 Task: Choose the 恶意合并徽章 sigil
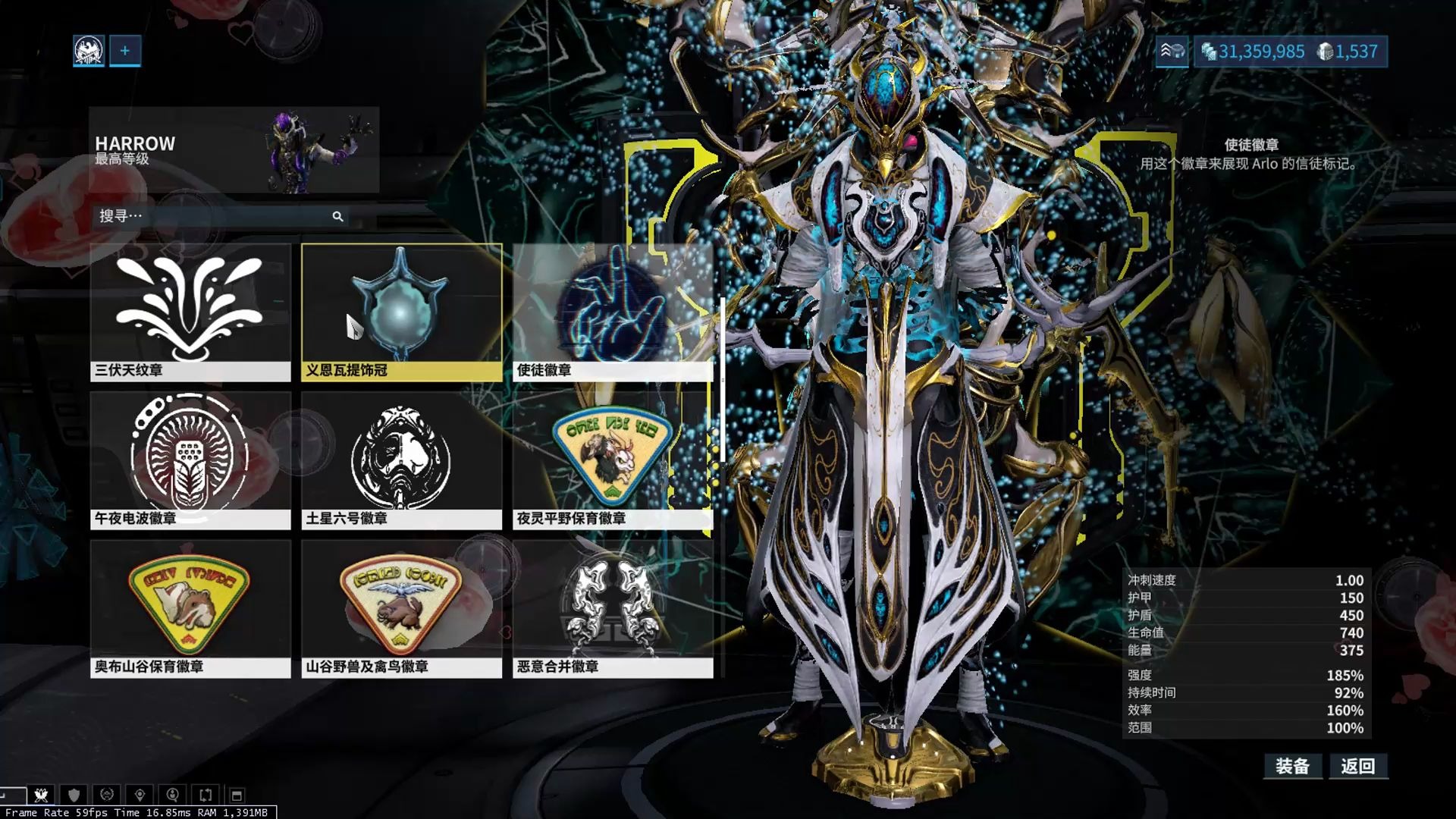613,608
